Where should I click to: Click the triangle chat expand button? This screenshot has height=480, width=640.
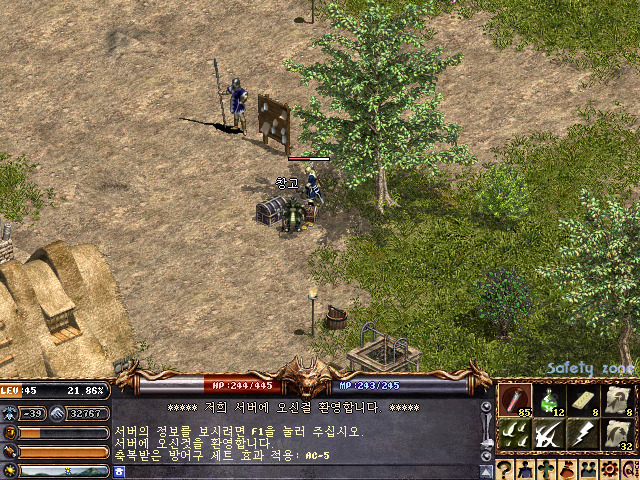pyautogui.click(x=486, y=471)
